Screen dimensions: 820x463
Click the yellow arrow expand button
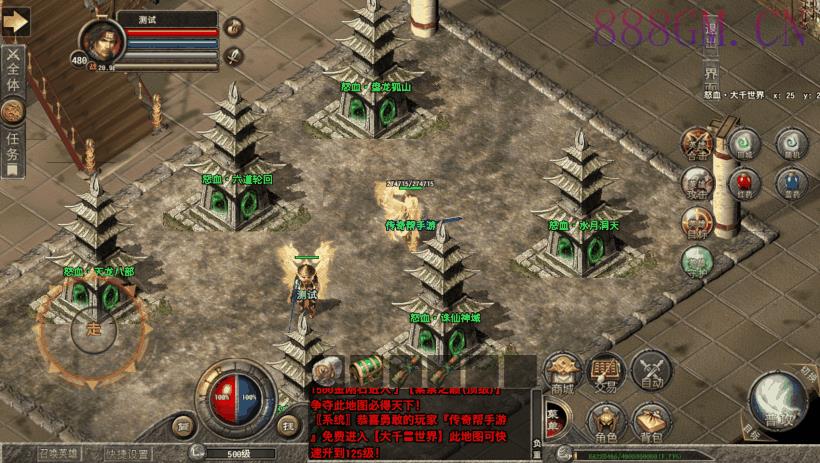pos(14,21)
